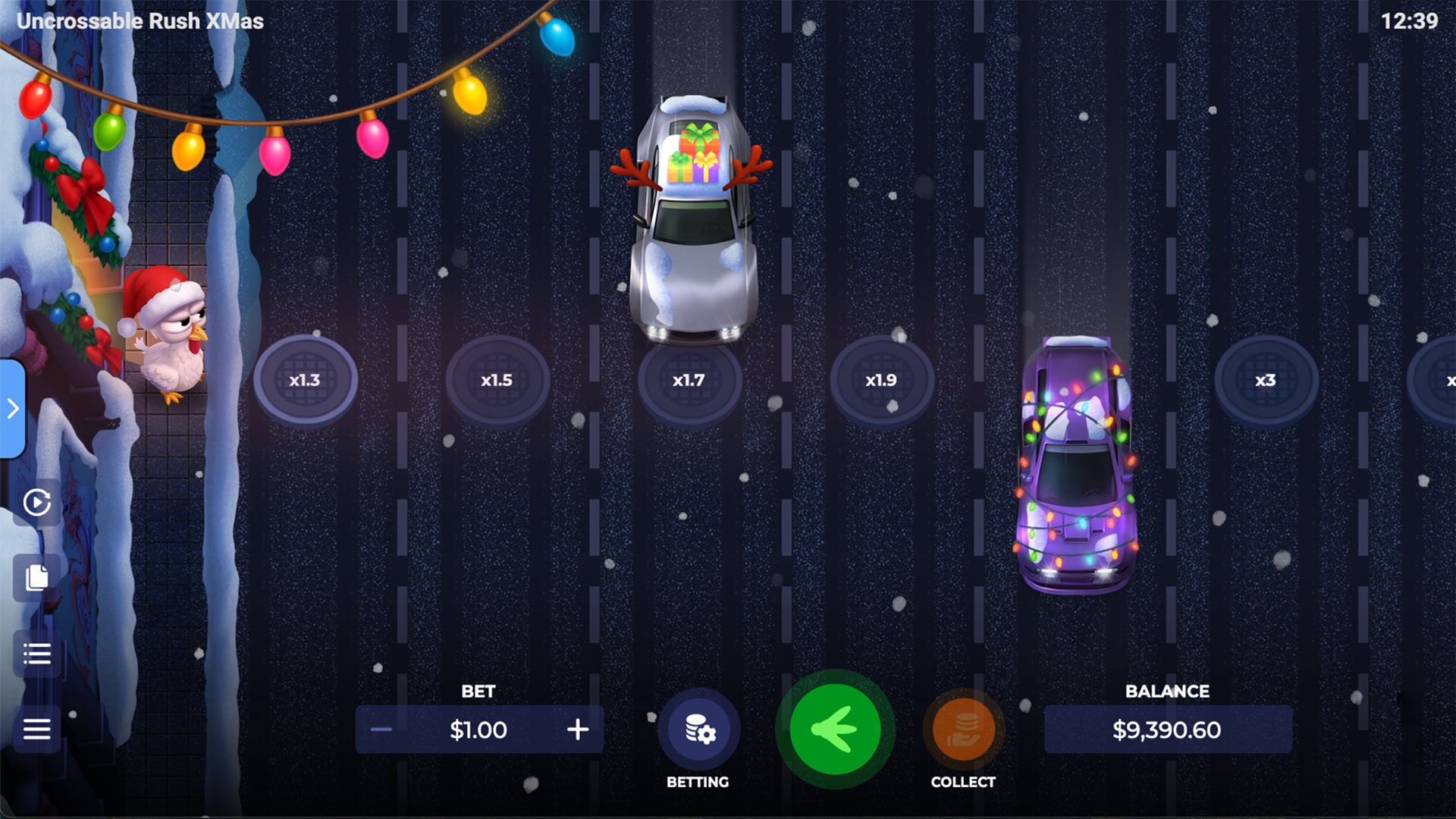Image resolution: width=1456 pixels, height=819 pixels.
Task: Open the hamburger menu
Action: click(36, 730)
